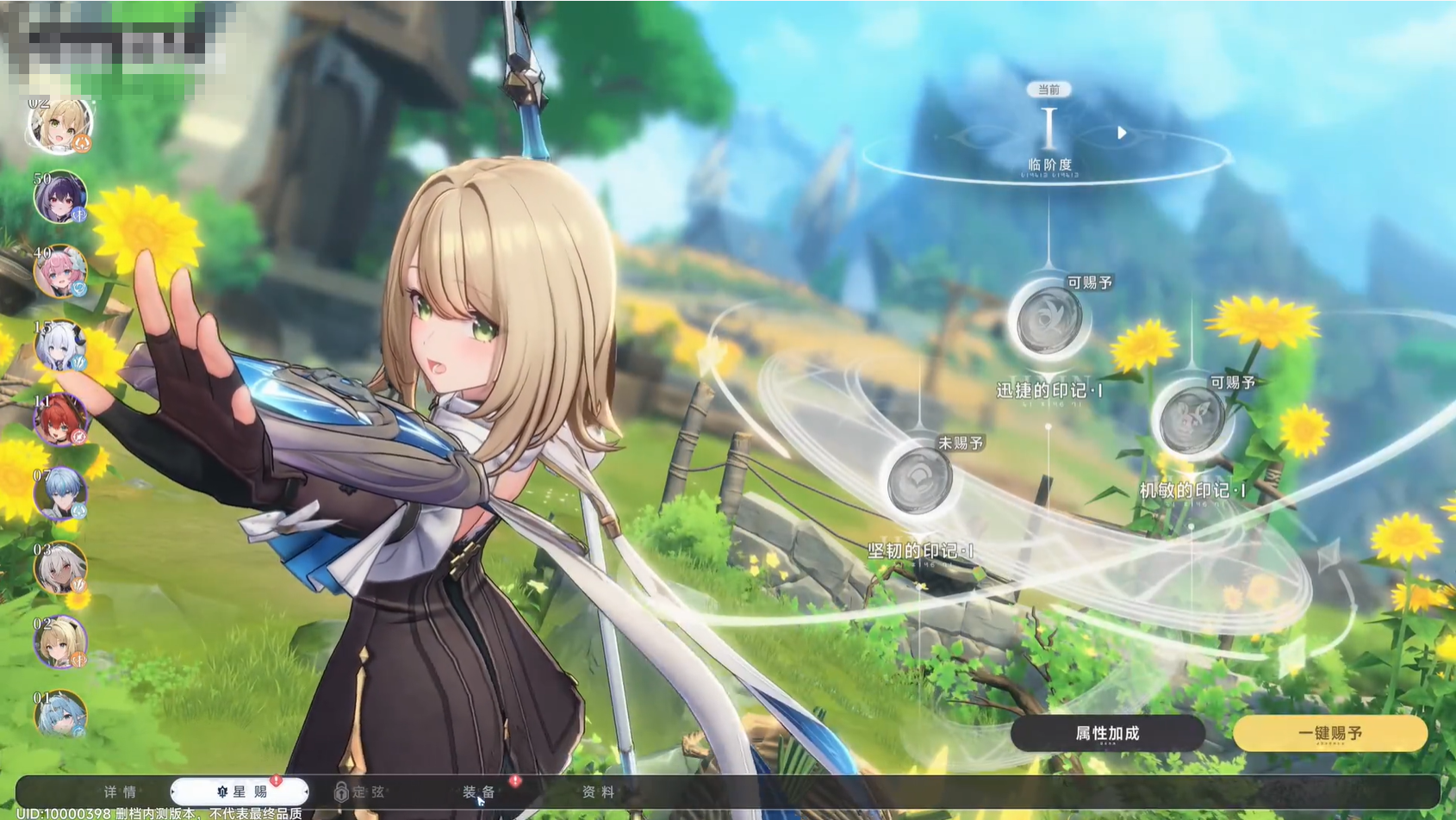The height and width of the screenshot is (820, 1456).
Task: Switch to the 装备 equipment tab
Action: 479,792
